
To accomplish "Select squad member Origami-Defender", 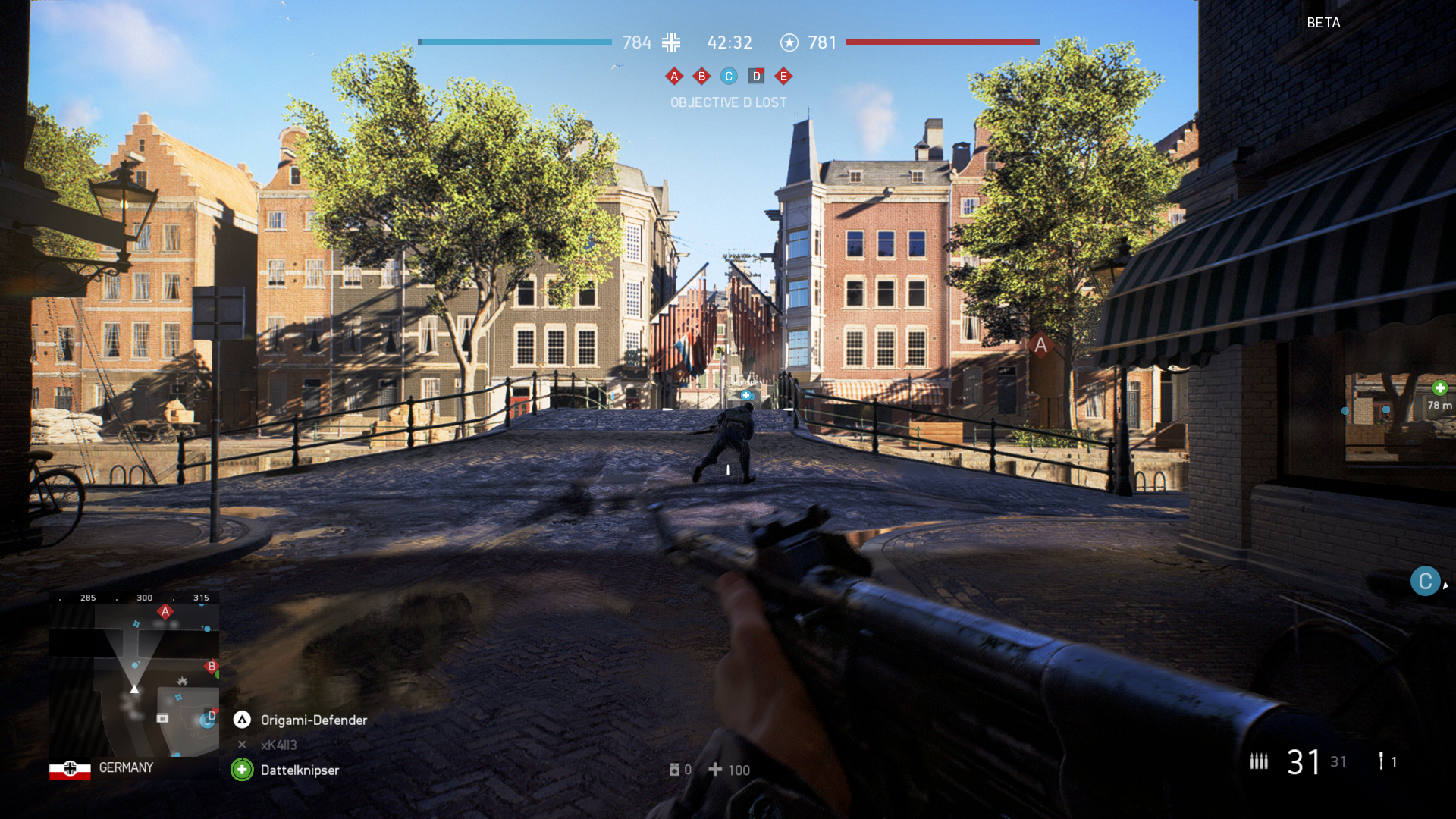I will pyautogui.click(x=313, y=720).
